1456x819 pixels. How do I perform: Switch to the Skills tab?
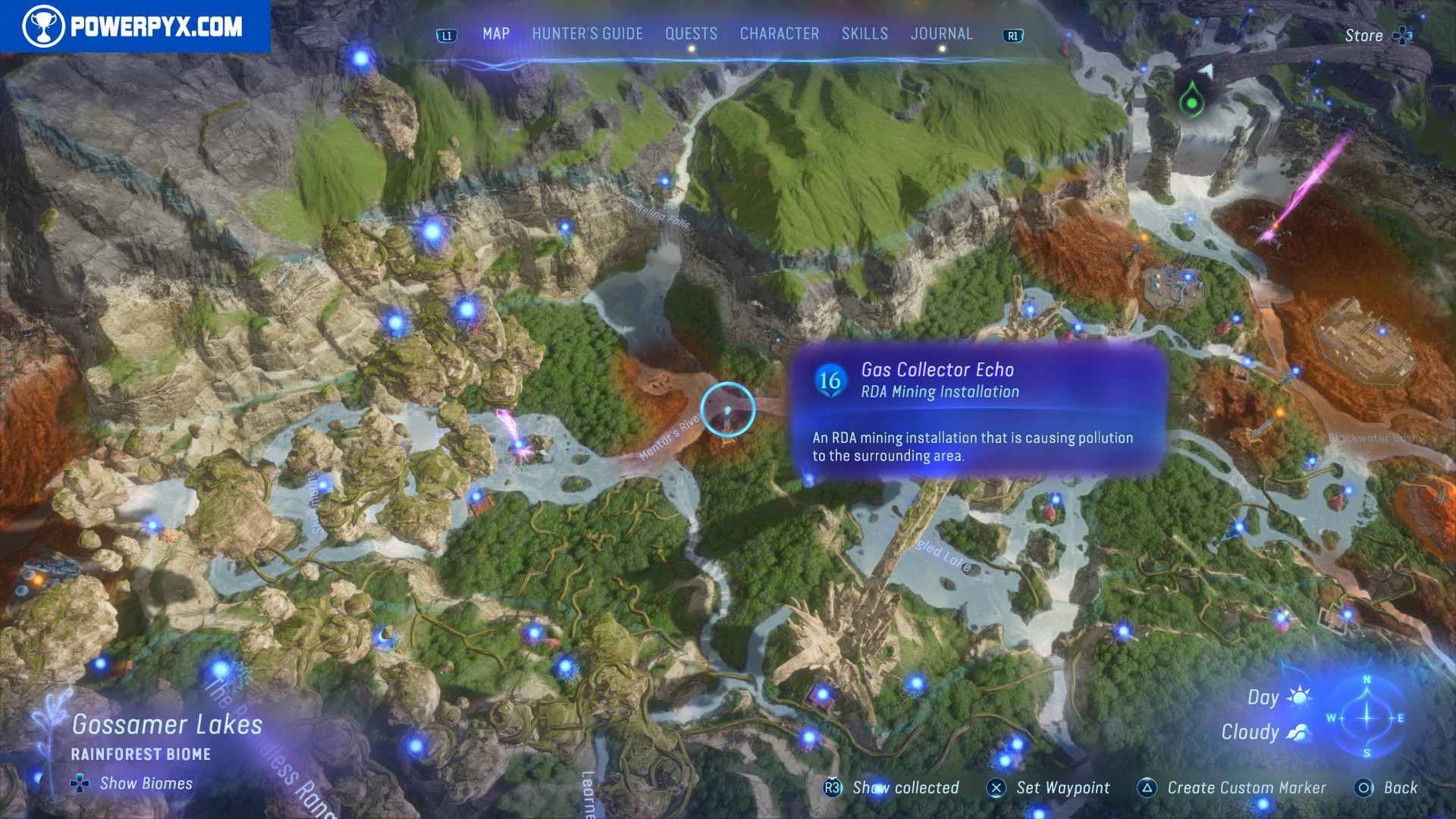864,34
